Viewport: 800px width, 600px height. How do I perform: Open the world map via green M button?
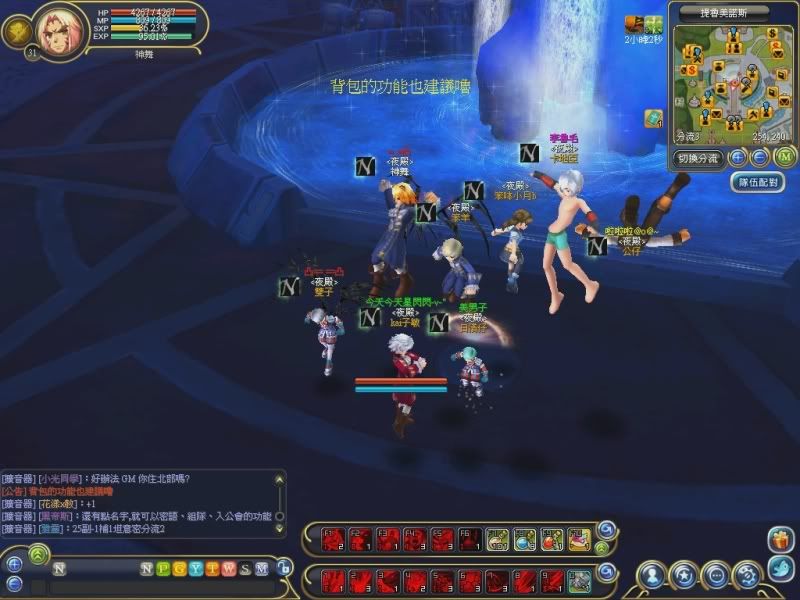pos(784,156)
